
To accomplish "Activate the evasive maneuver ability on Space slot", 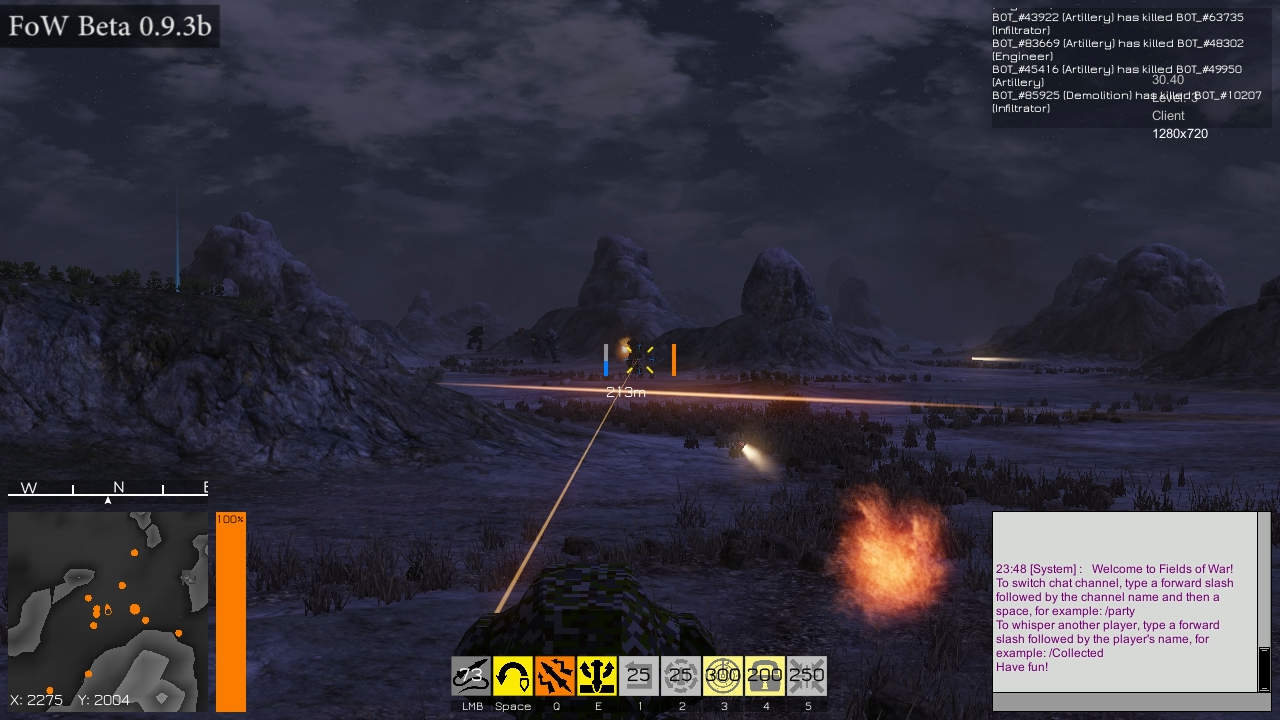I will click(x=513, y=675).
